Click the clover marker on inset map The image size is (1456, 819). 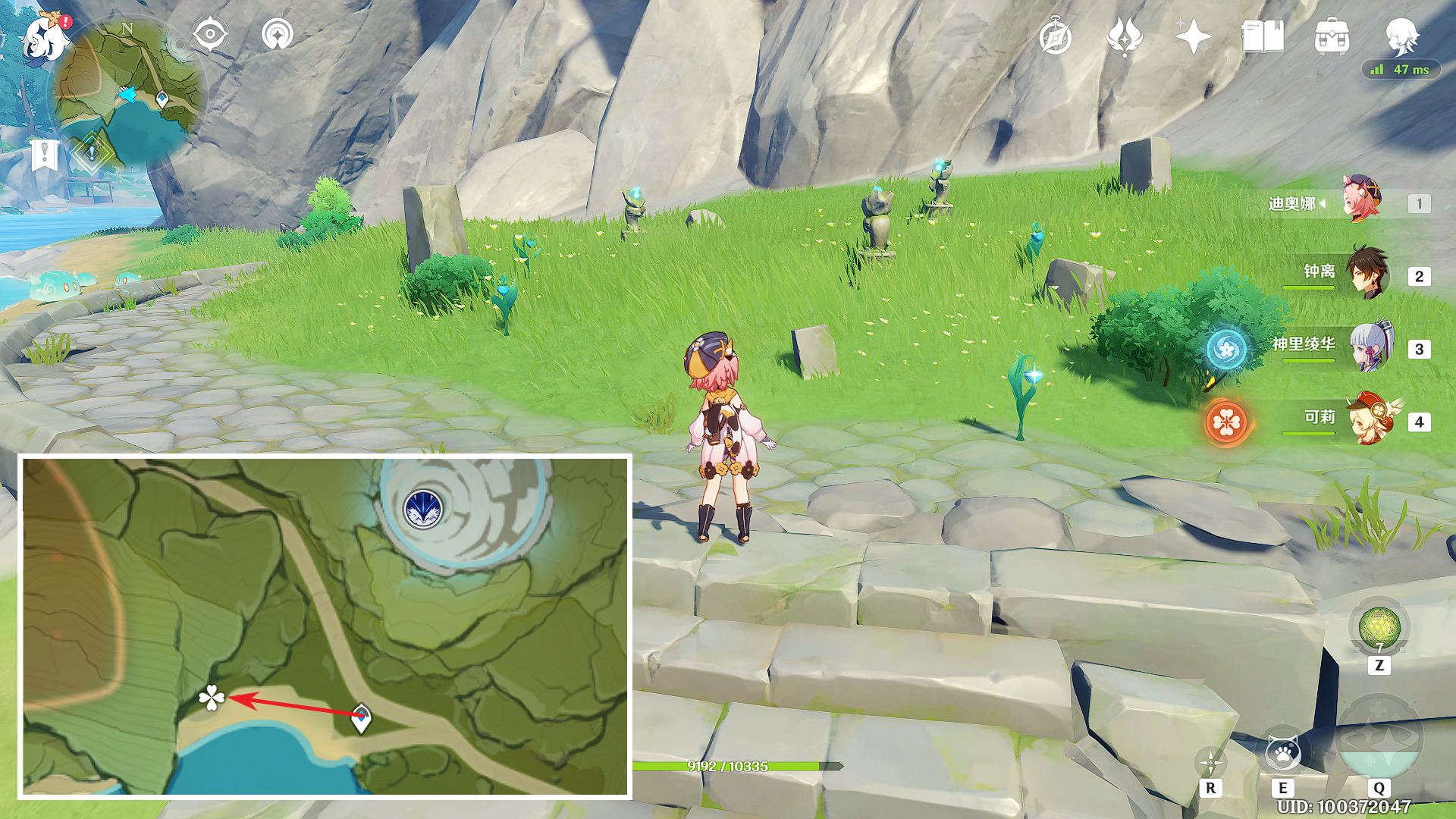(x=212, y=698)
